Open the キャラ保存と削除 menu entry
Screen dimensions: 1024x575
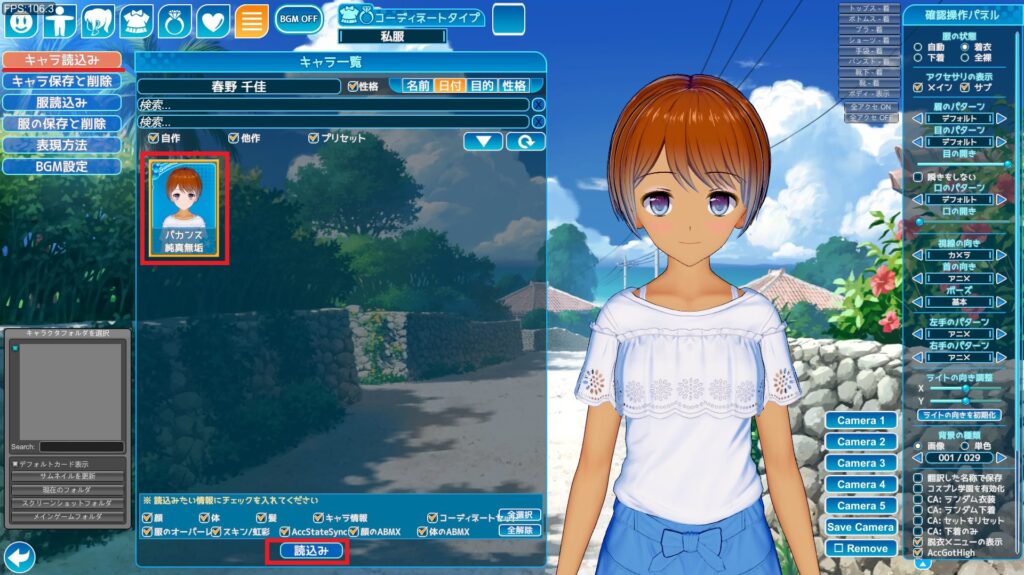pyautogui.click(x=61, y=81)
